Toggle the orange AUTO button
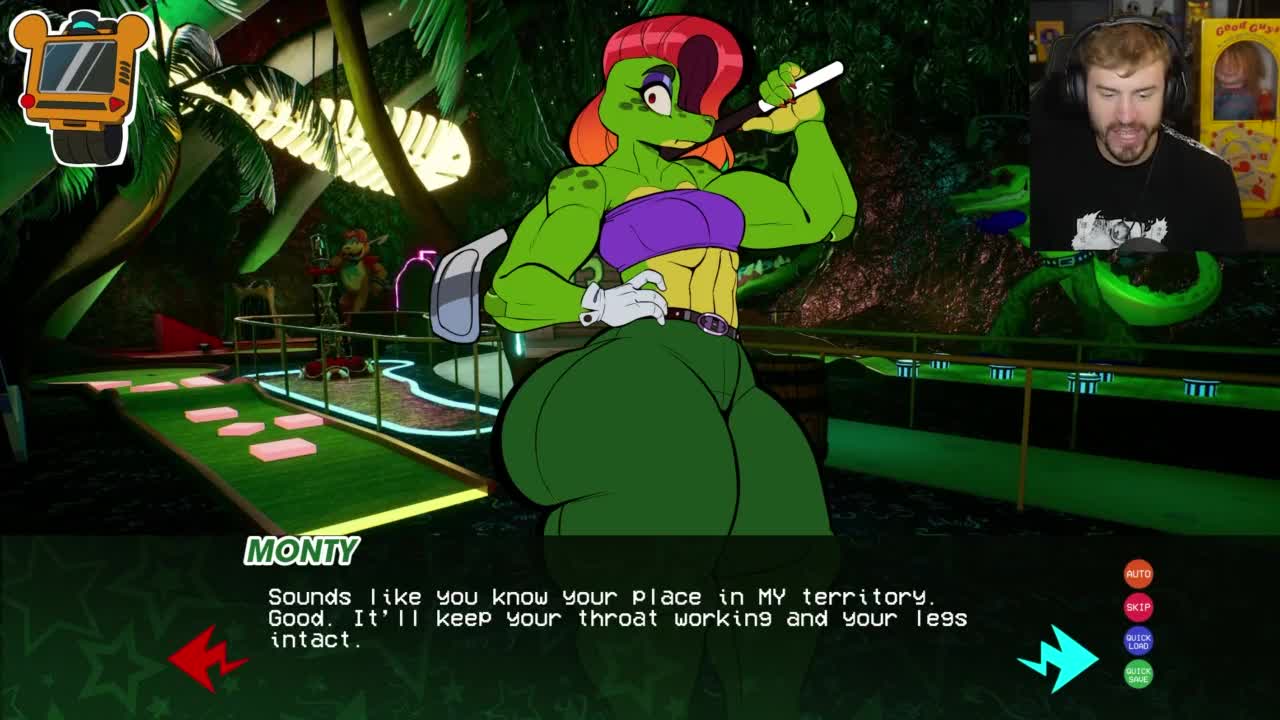 (1138, 574)
